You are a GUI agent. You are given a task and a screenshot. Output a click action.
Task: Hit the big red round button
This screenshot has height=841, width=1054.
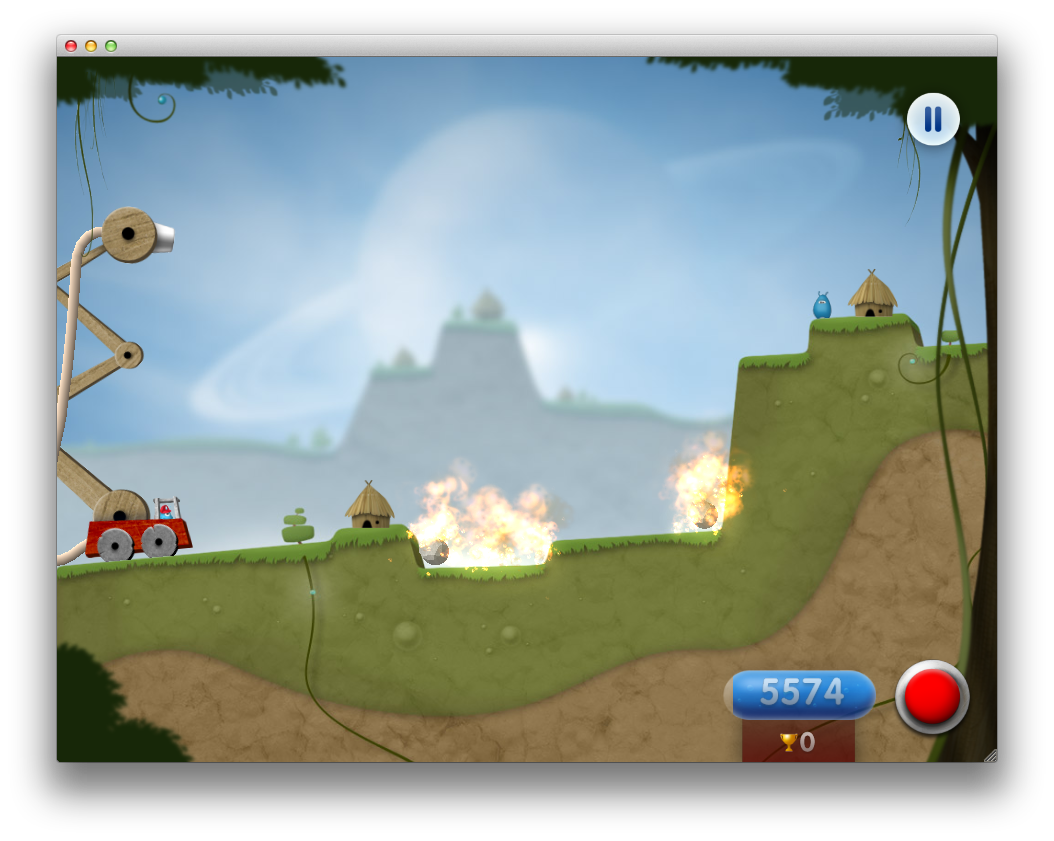pyautogui.click(x=932, y=696)
